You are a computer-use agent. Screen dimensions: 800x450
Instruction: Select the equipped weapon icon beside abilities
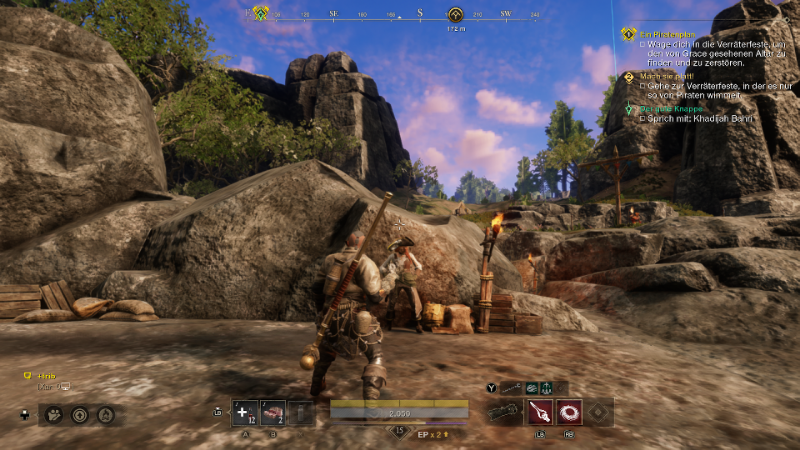[503, 412]
